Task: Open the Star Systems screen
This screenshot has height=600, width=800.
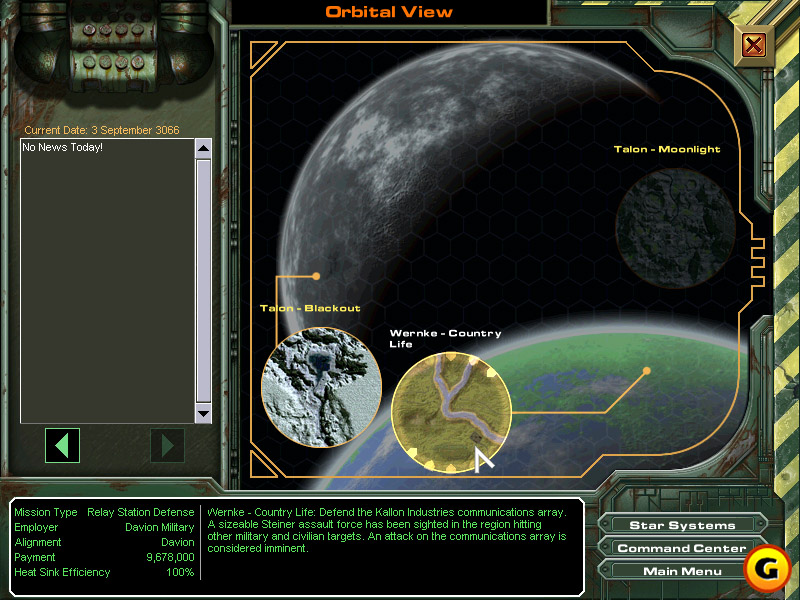Action: (682, 525)
